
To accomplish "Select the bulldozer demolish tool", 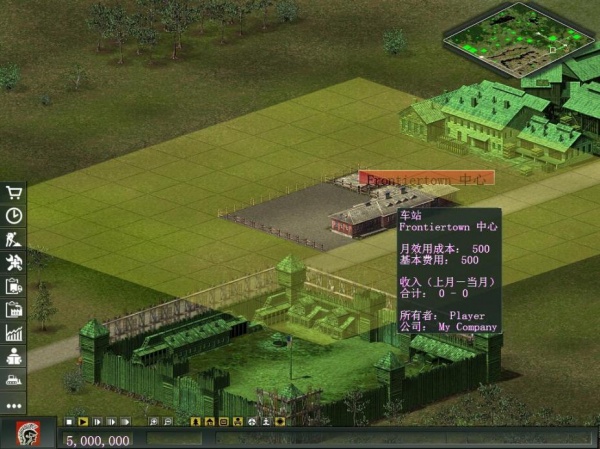I will (x=14, y=381).
